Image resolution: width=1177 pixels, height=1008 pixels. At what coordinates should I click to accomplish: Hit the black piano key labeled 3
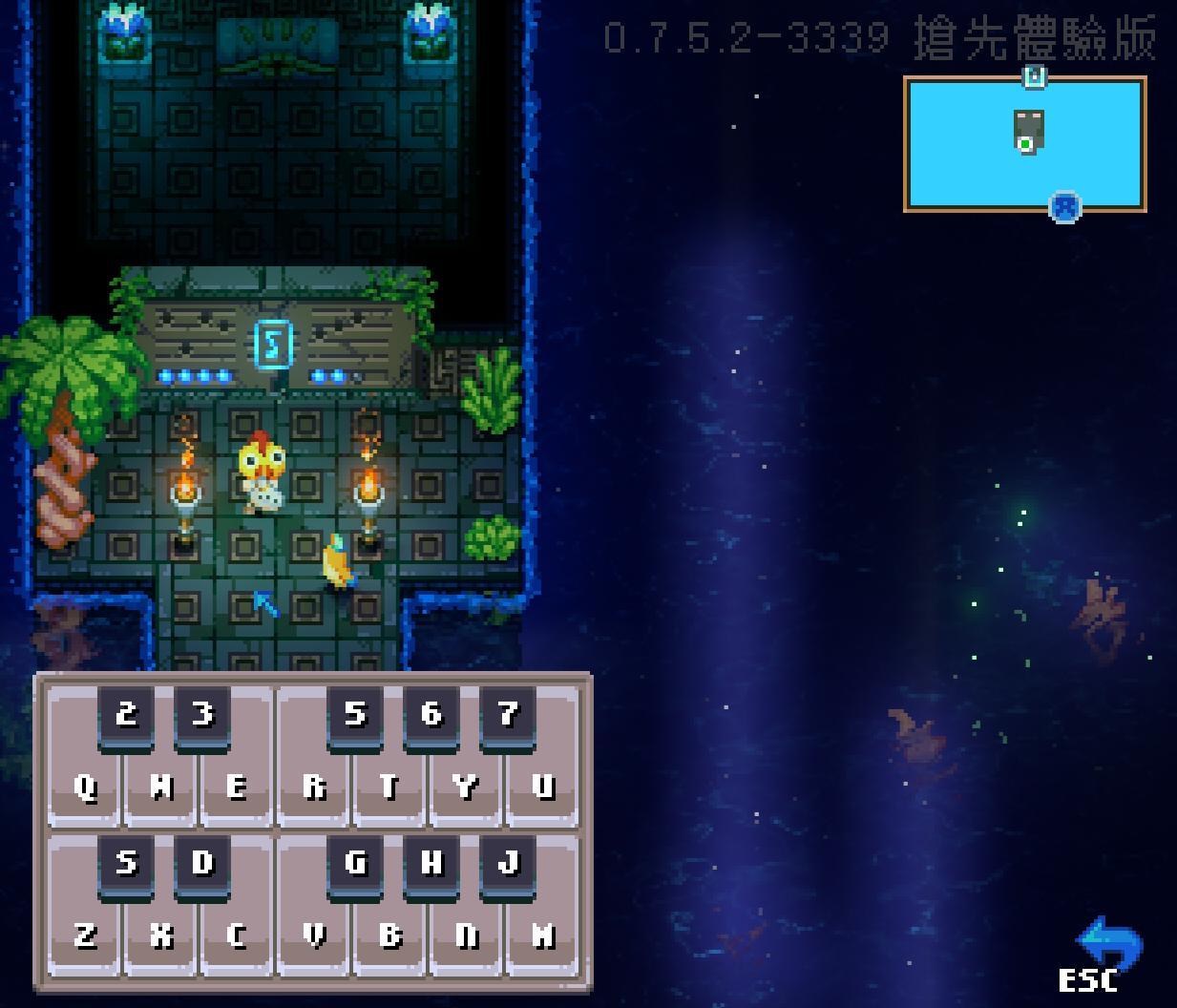pos(202,715)
